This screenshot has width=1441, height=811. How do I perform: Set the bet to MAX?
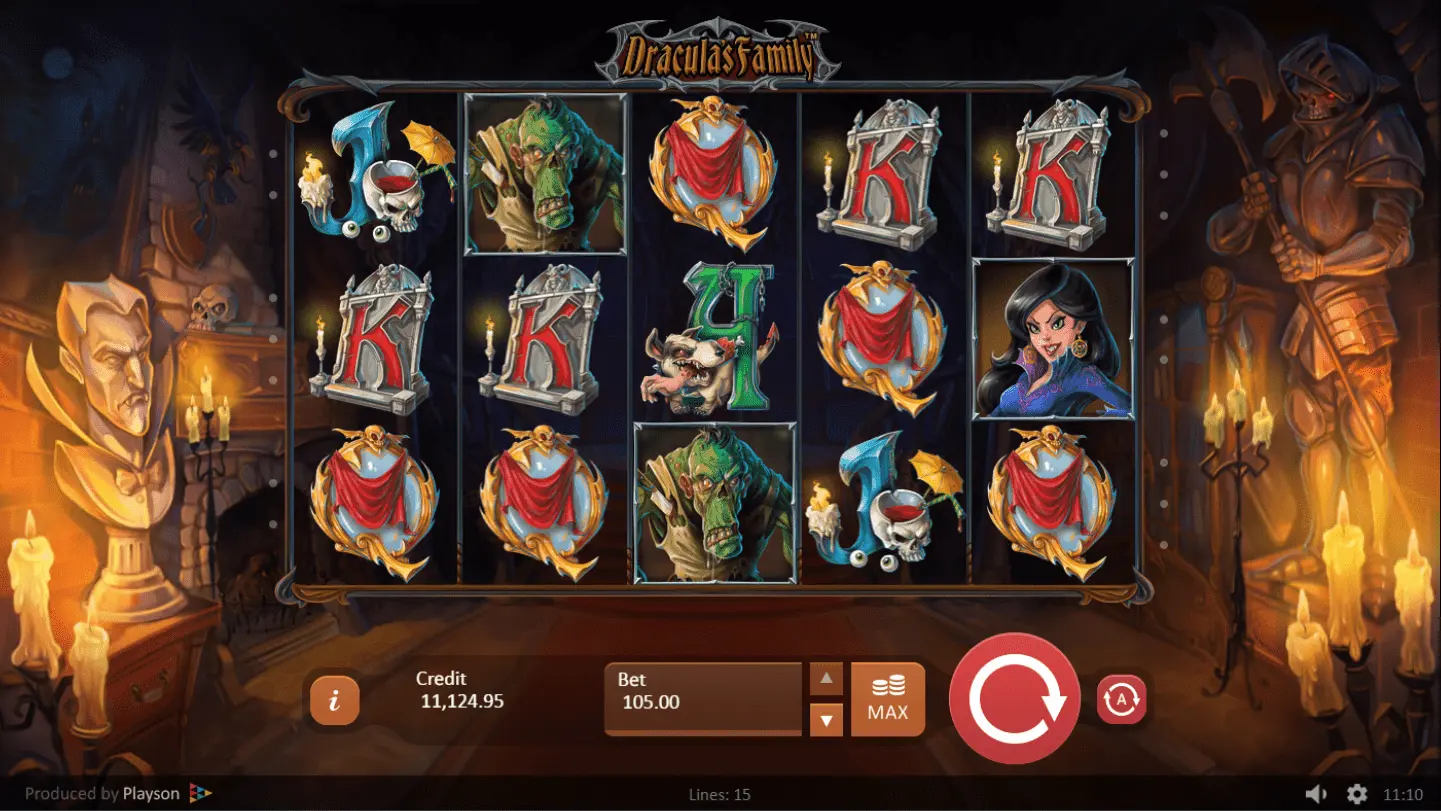tap(887, 699)
